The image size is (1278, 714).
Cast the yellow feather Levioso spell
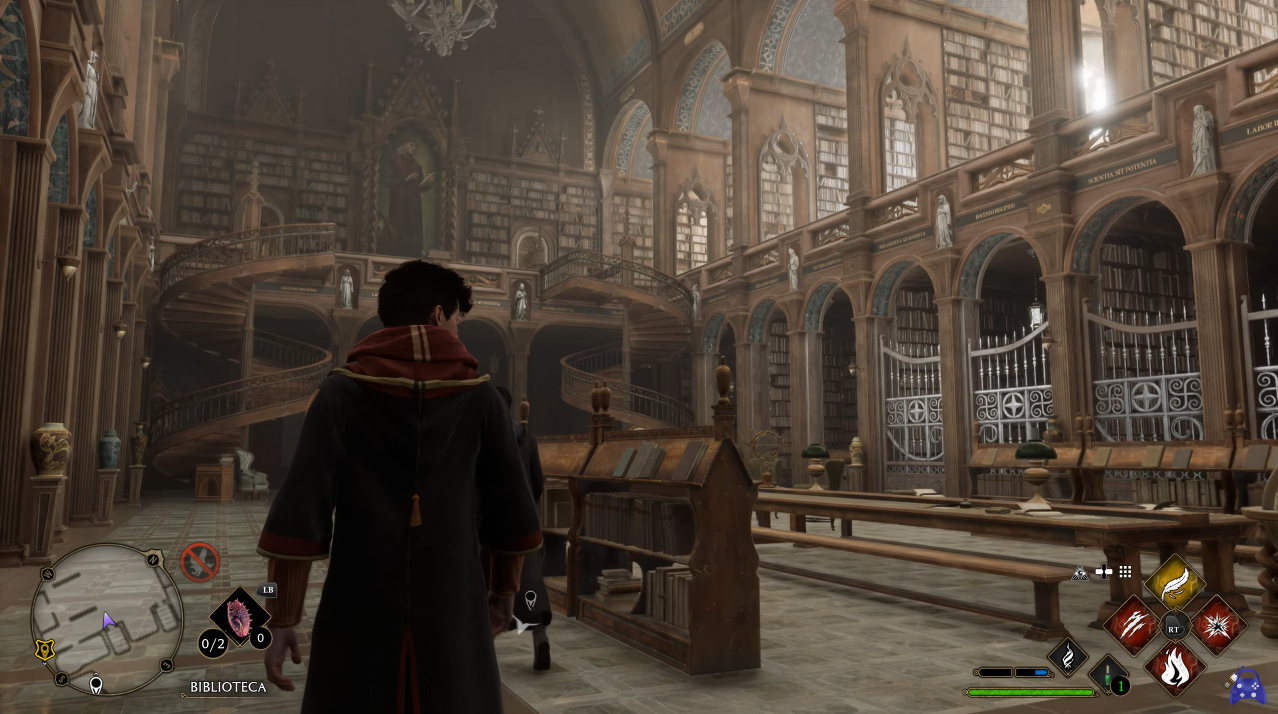pos(1175,584)
